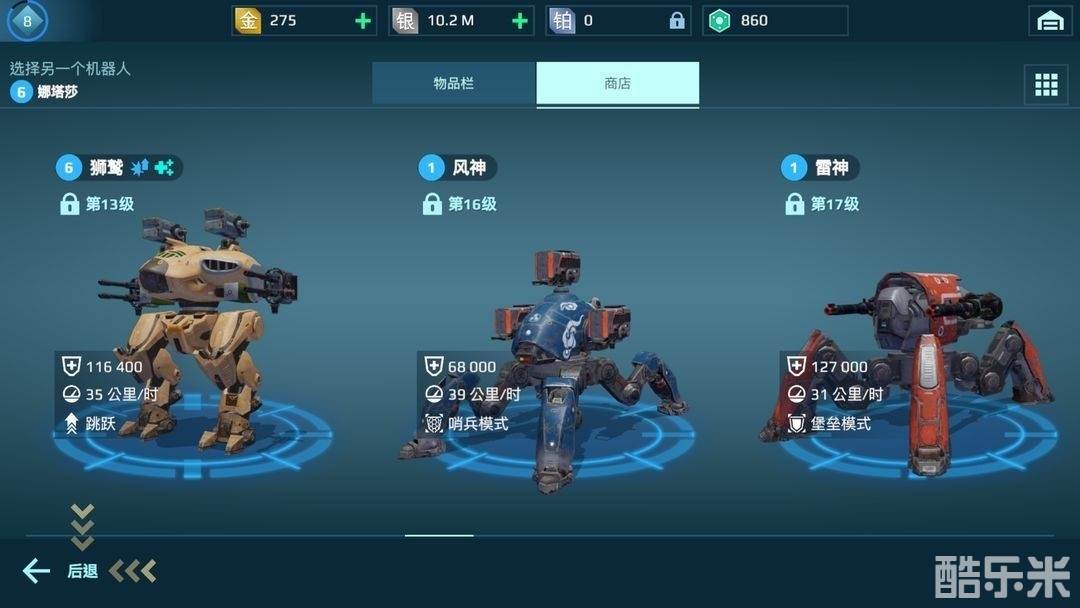
Task: Buy more silver via the plus button
Action: [x=520, y=21]
